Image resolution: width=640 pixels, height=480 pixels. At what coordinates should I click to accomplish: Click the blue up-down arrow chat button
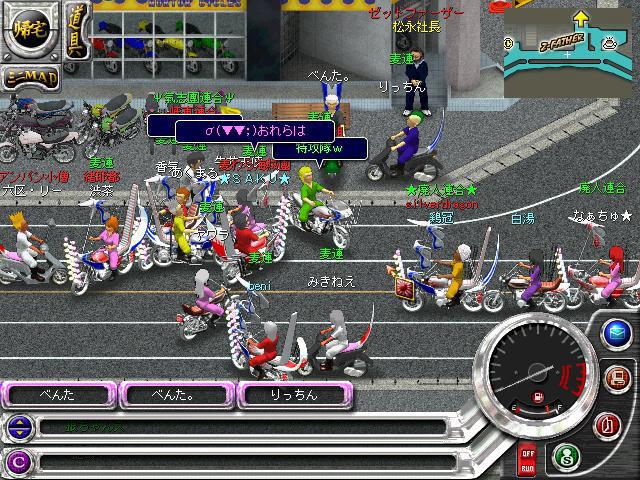(x=17, y=427)
